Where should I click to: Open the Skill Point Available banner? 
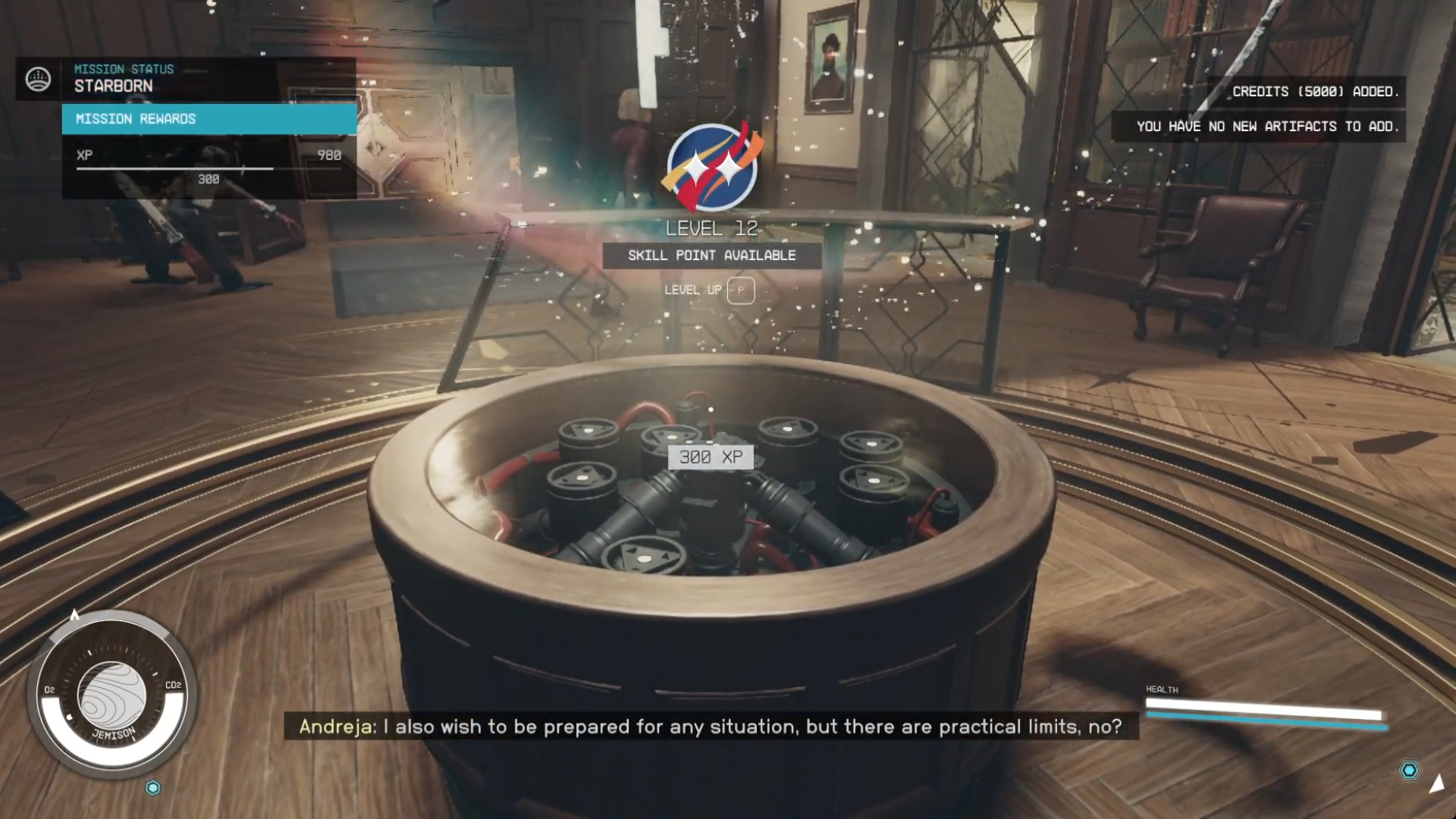(x=711, y=256)
